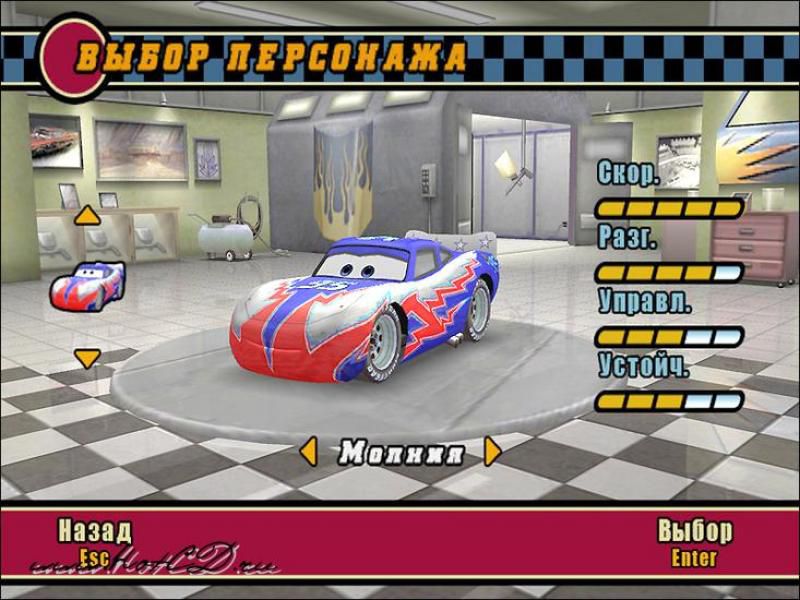
Task: Switch to the next character with right arrow
Action: coord(491,452)
